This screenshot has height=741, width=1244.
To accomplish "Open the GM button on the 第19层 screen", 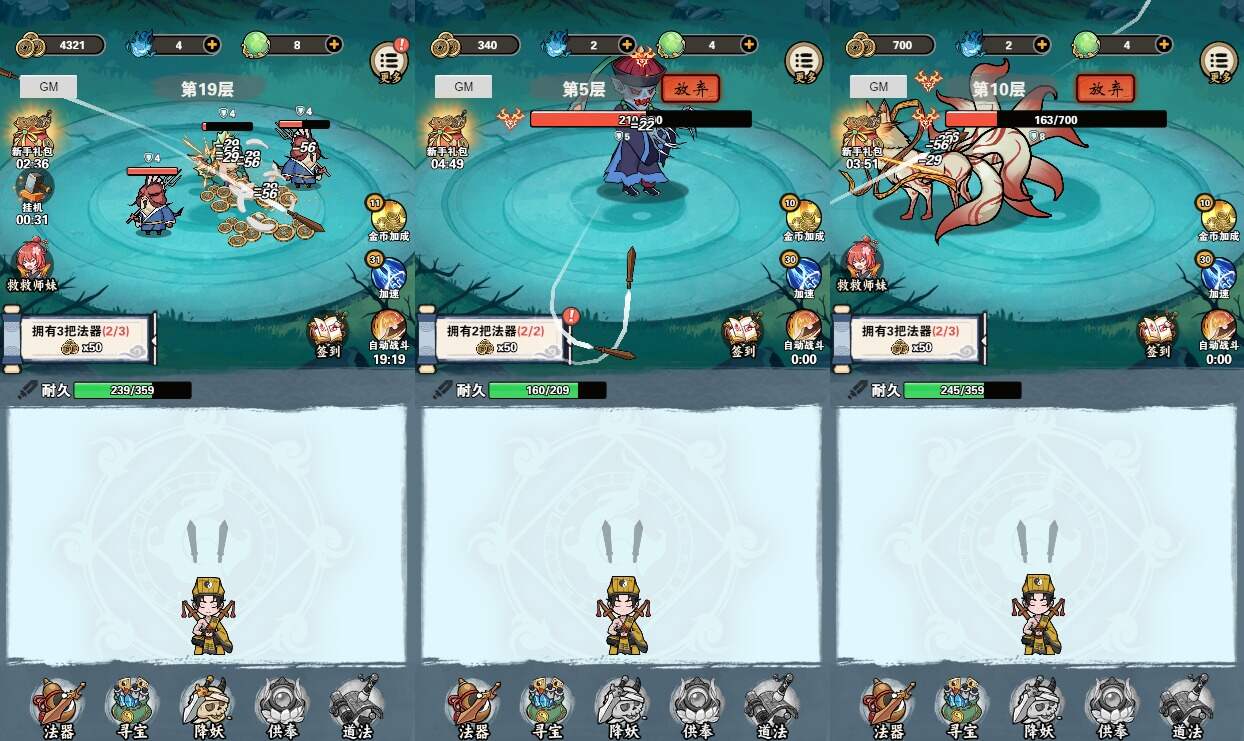I will [x=48, y=86].
